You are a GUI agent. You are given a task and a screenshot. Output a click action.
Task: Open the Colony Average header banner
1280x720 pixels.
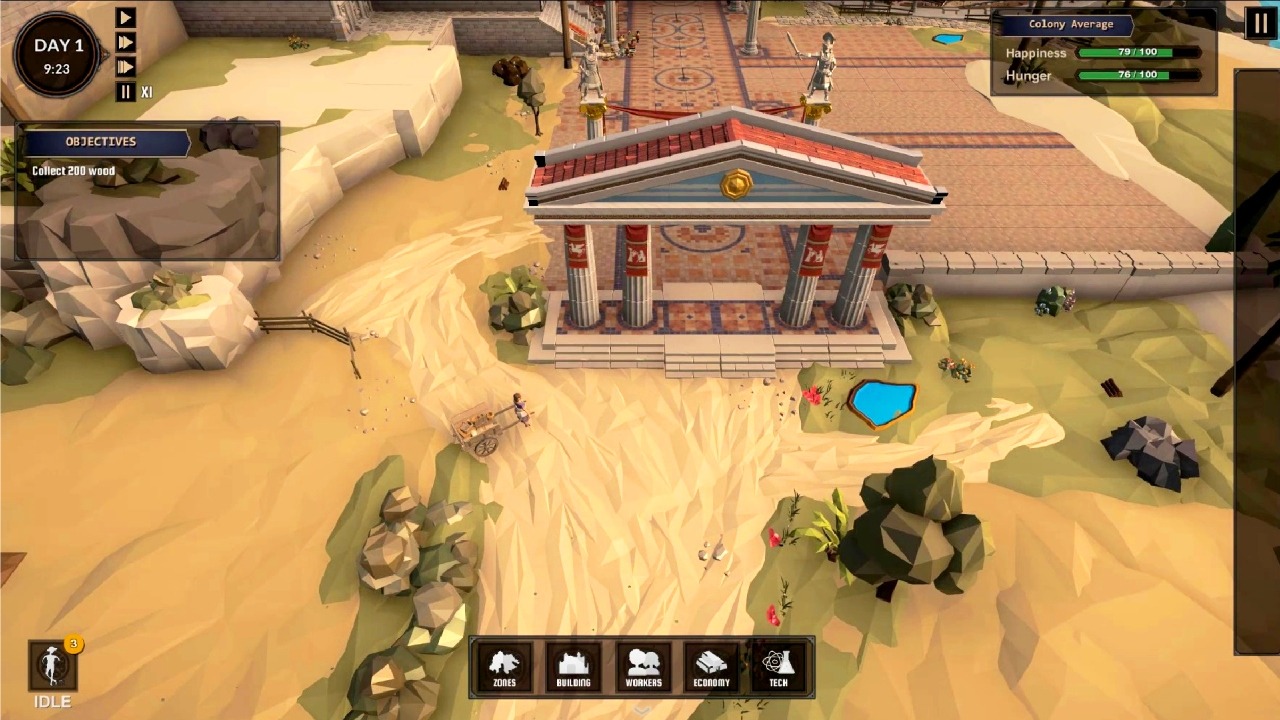(1070, 24)
